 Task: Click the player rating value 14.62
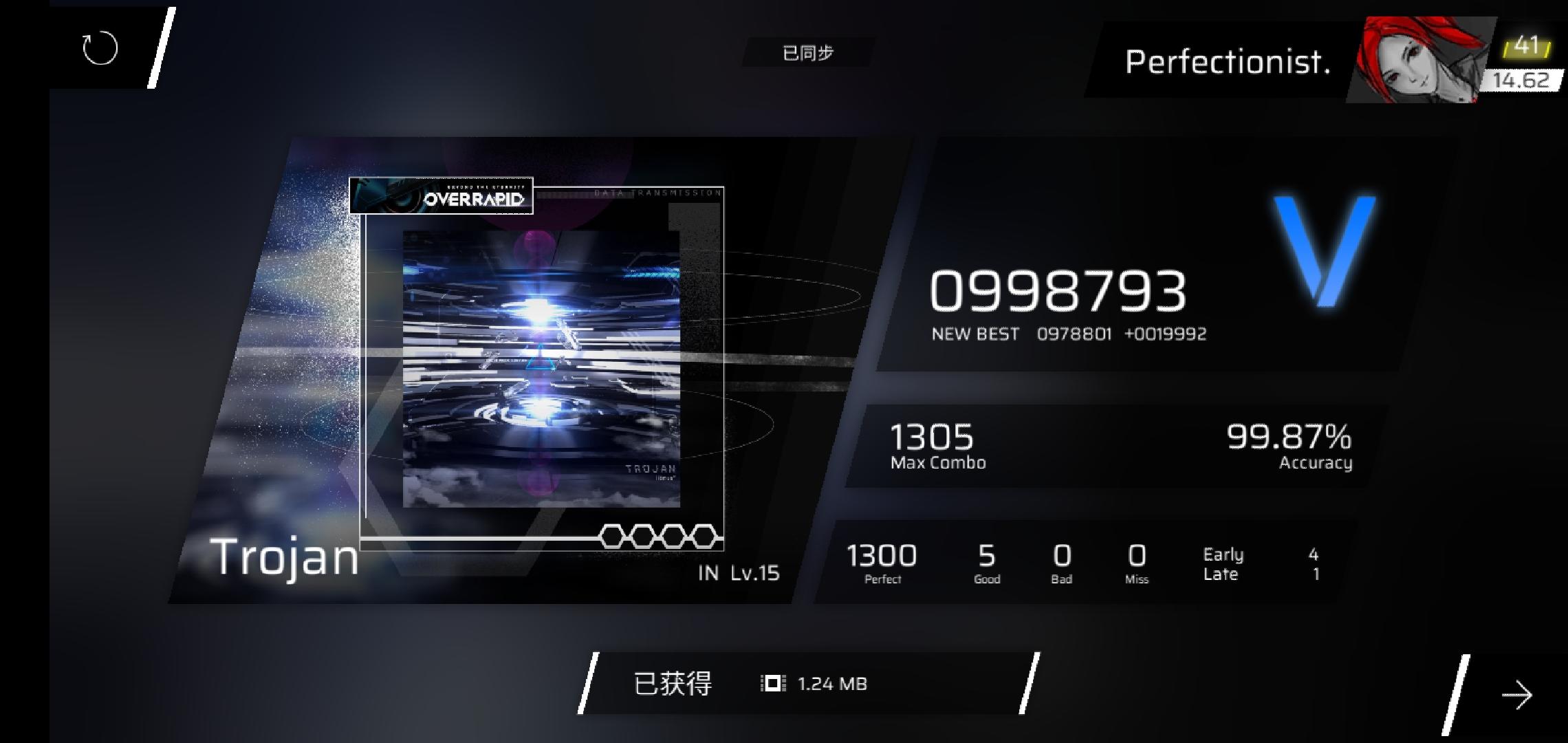click(1523, 79)
